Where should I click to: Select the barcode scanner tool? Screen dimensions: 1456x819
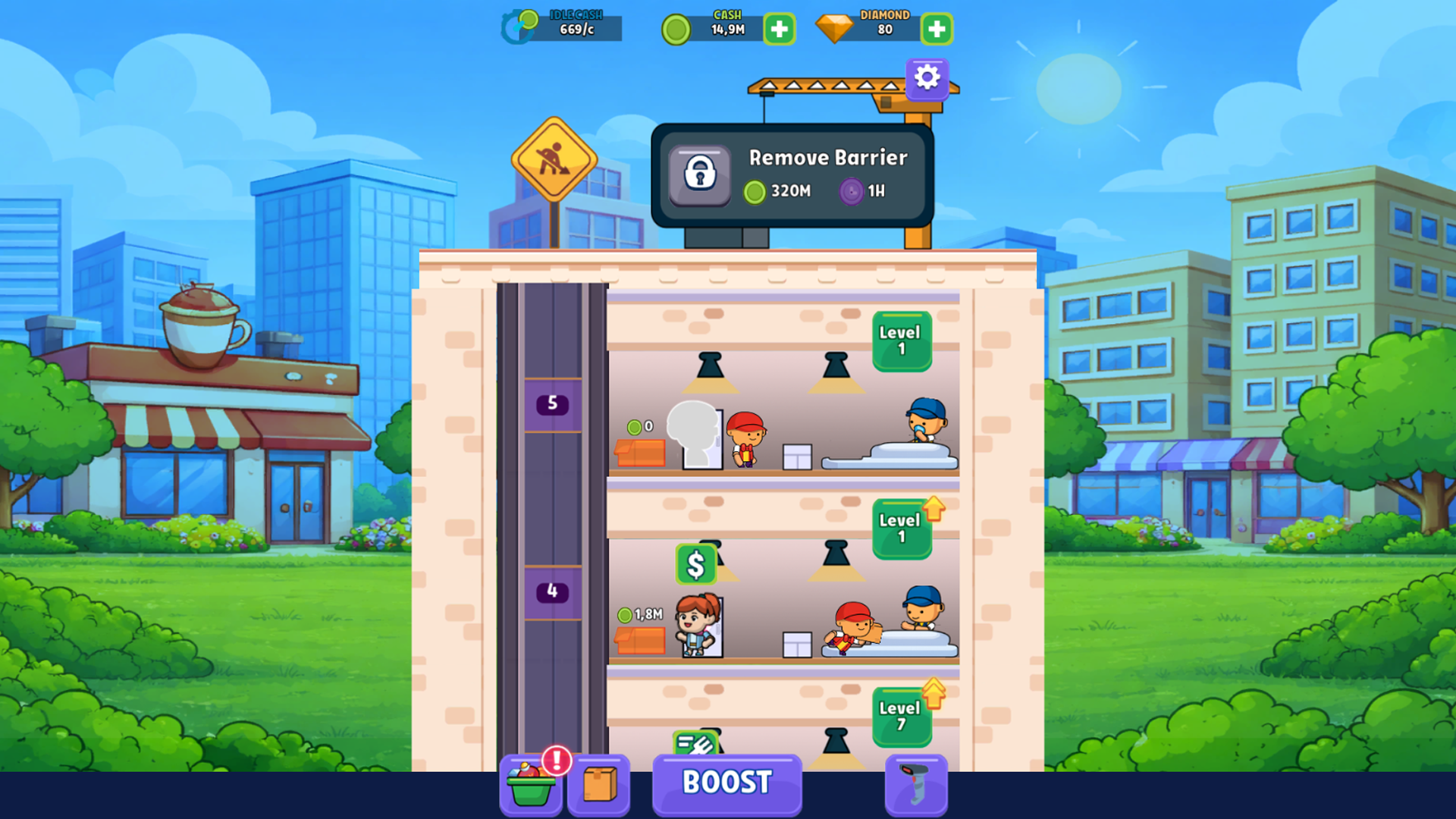click(x=916, y=785)
